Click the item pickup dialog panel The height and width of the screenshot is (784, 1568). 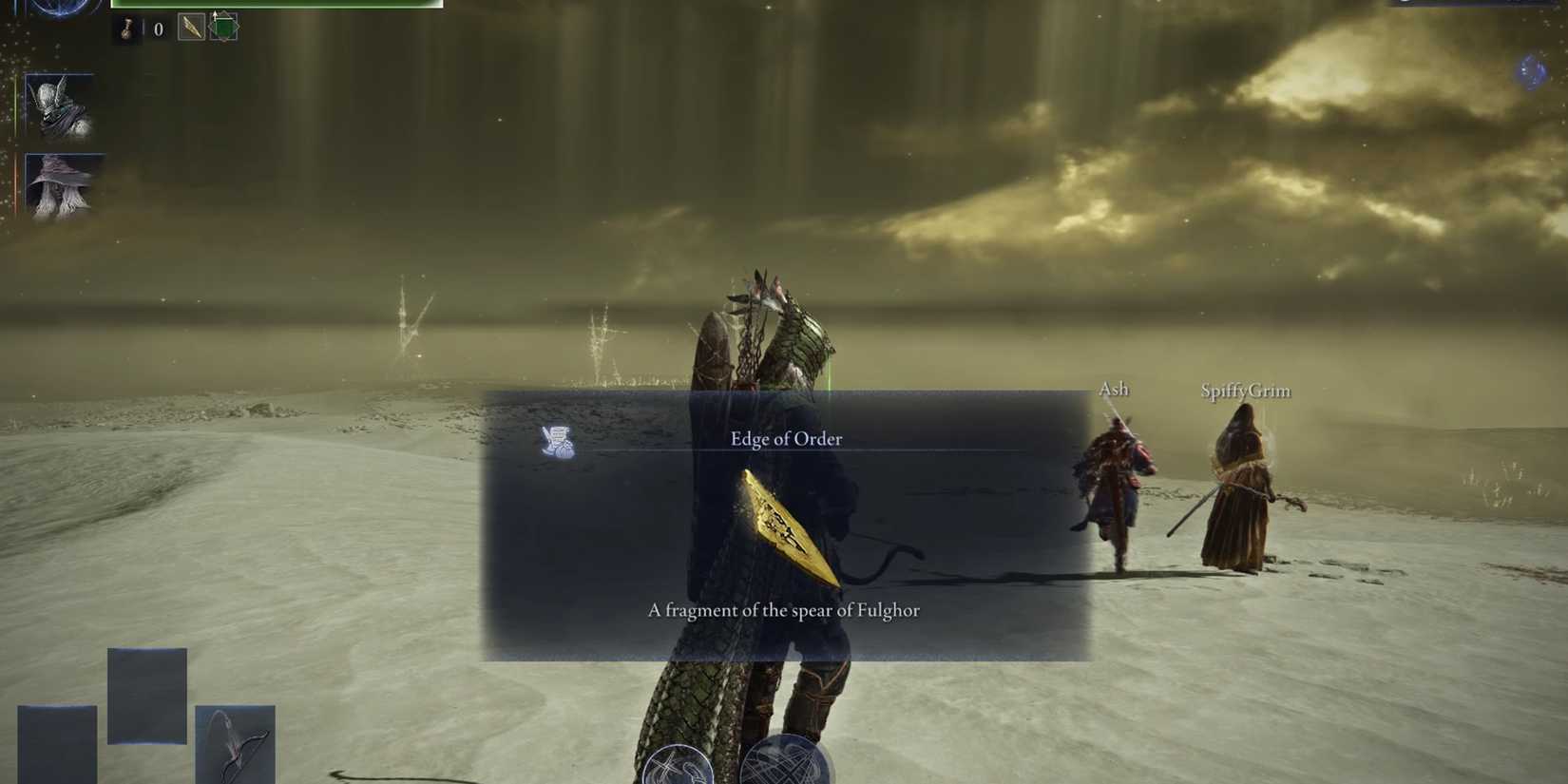tap(786, 523)
